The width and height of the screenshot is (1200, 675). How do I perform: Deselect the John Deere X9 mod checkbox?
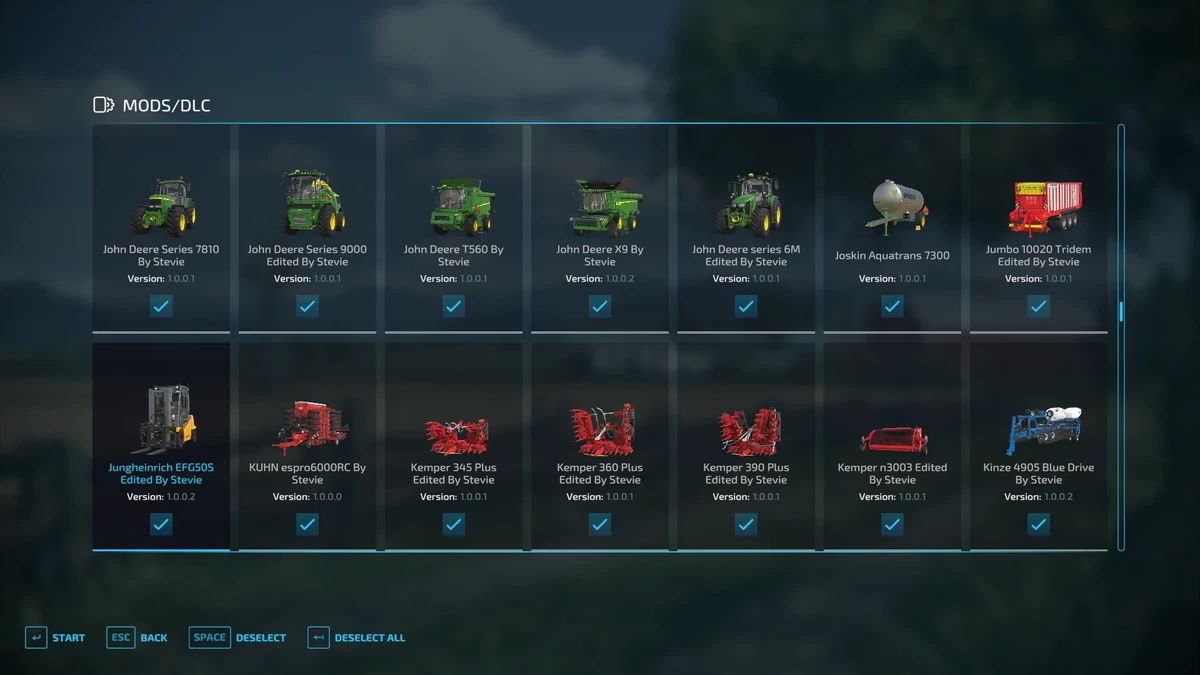(x=600, y=306)
